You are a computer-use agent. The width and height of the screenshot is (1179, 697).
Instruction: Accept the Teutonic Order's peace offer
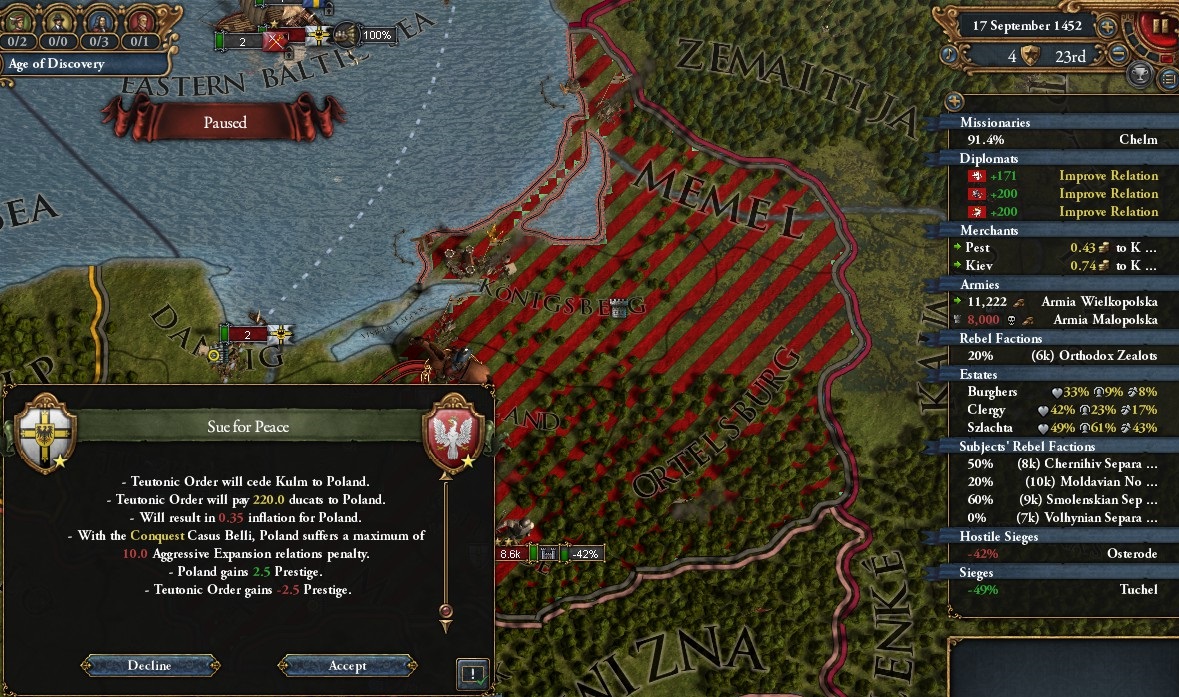click(347, 666)
